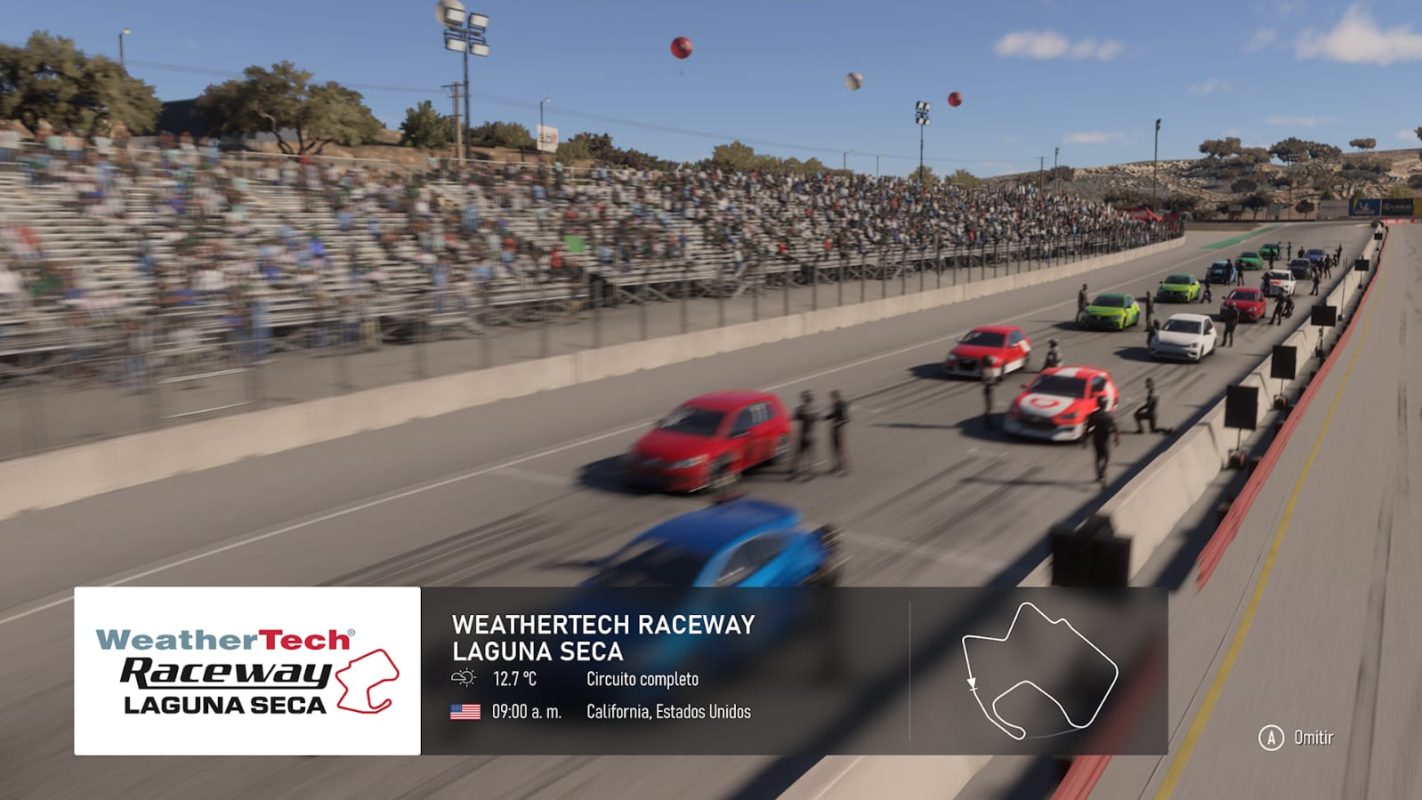Click the WEATHERTECH RACEWAY LAGUNA SECA heading
The image size is (1422, 800).
[590, 636]
